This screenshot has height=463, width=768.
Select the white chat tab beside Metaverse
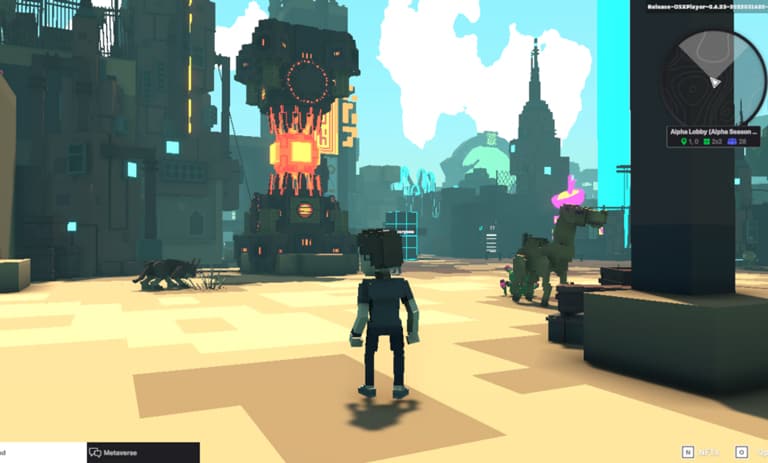(x=42, y=452)
